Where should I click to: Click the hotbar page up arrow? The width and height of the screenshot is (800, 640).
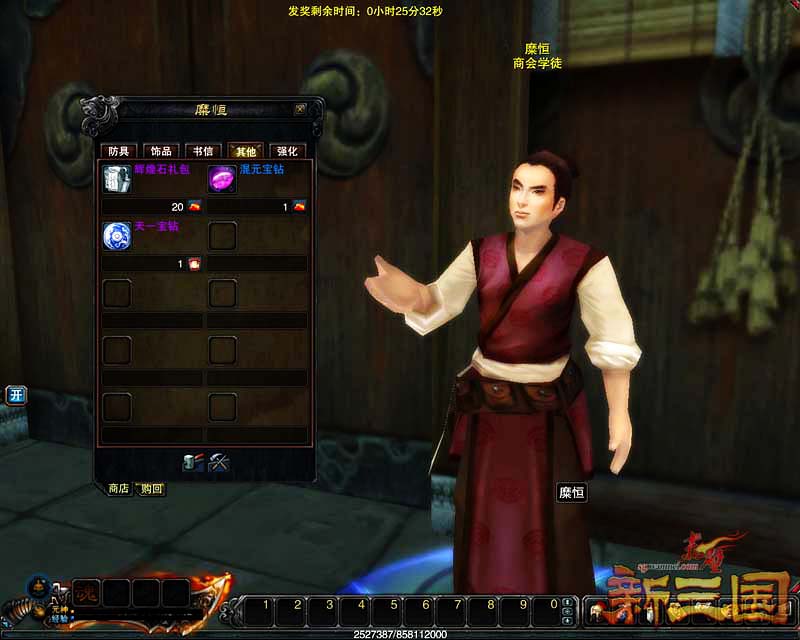pos(569,602)
